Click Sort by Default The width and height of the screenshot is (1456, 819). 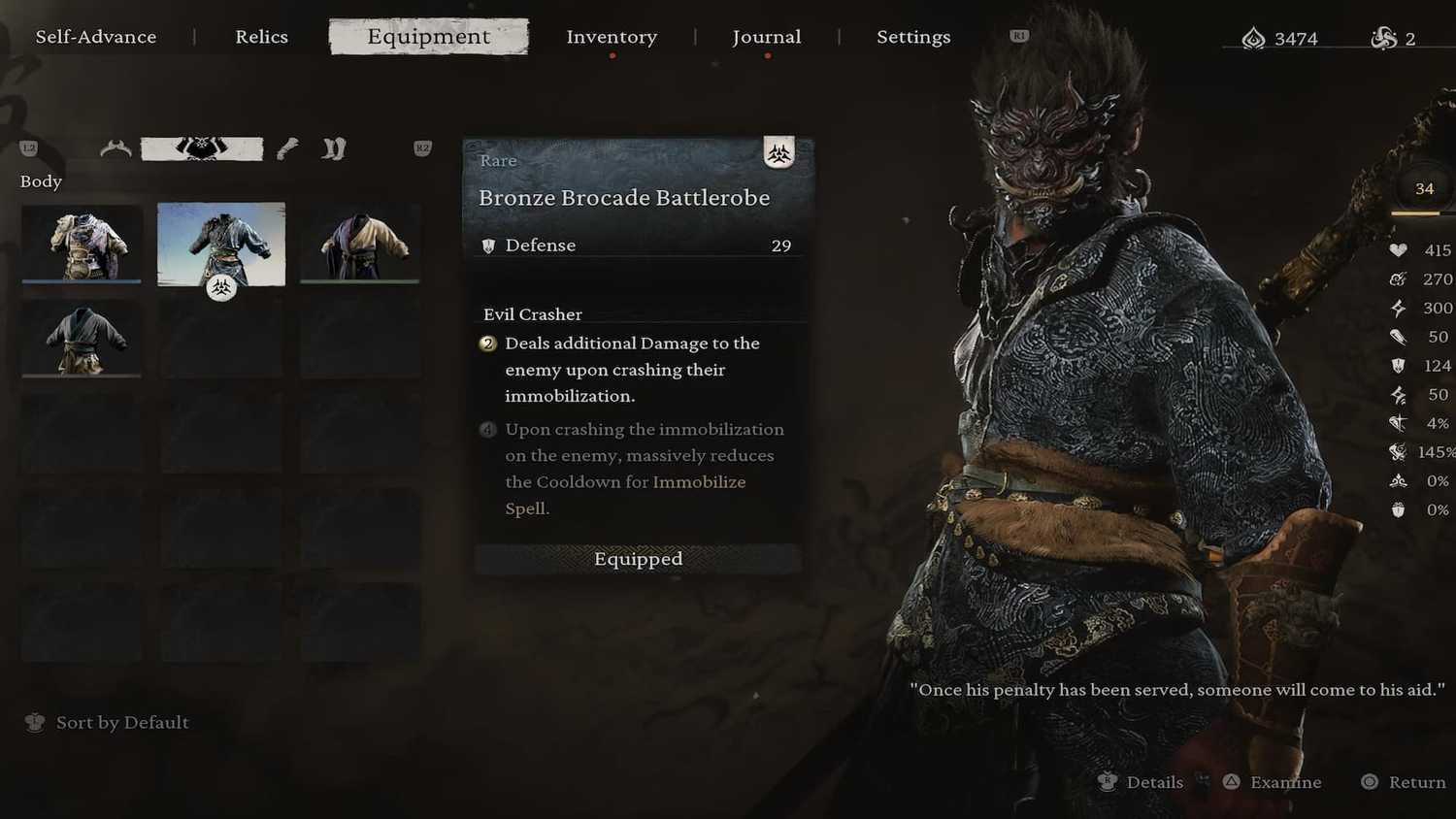click(x=121, y=723)
